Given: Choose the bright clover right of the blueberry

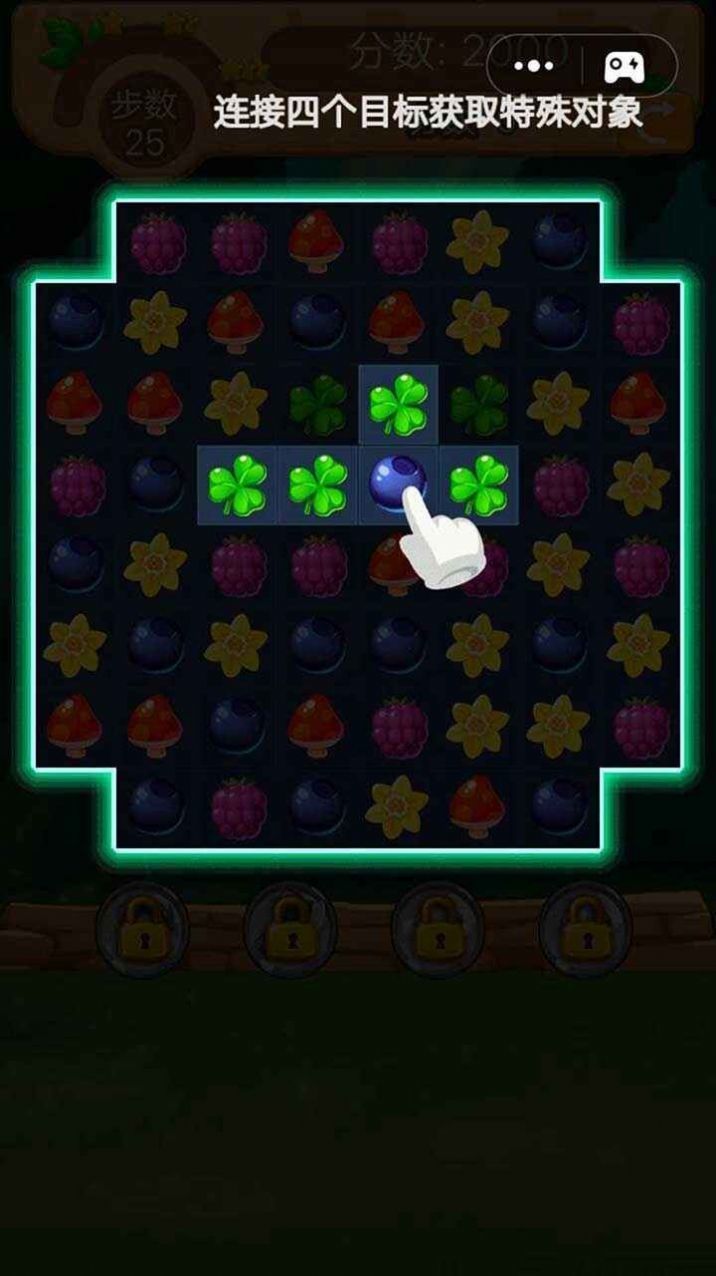Looking at the screenshot, I should [x=477, y=484].
